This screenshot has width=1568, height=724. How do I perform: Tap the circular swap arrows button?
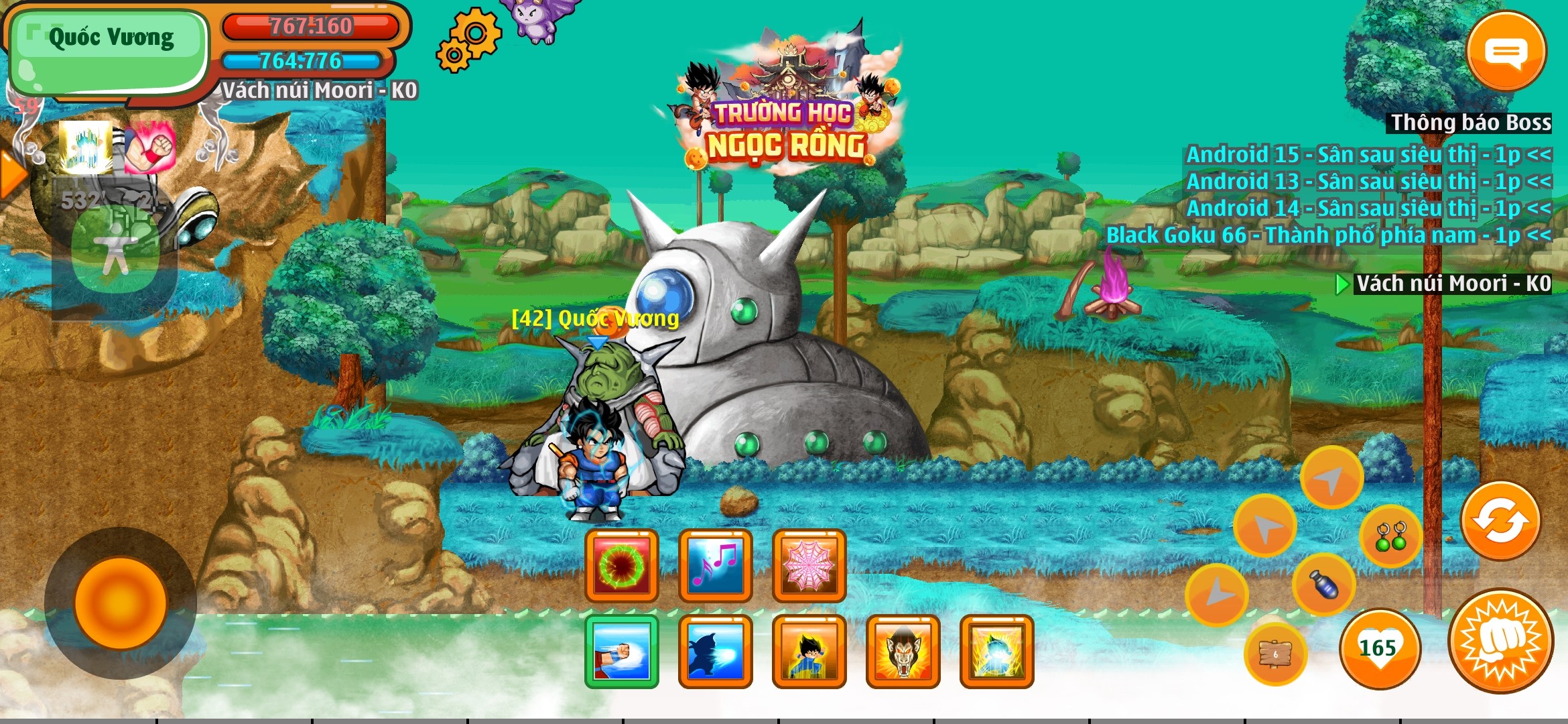(1500, 521)
